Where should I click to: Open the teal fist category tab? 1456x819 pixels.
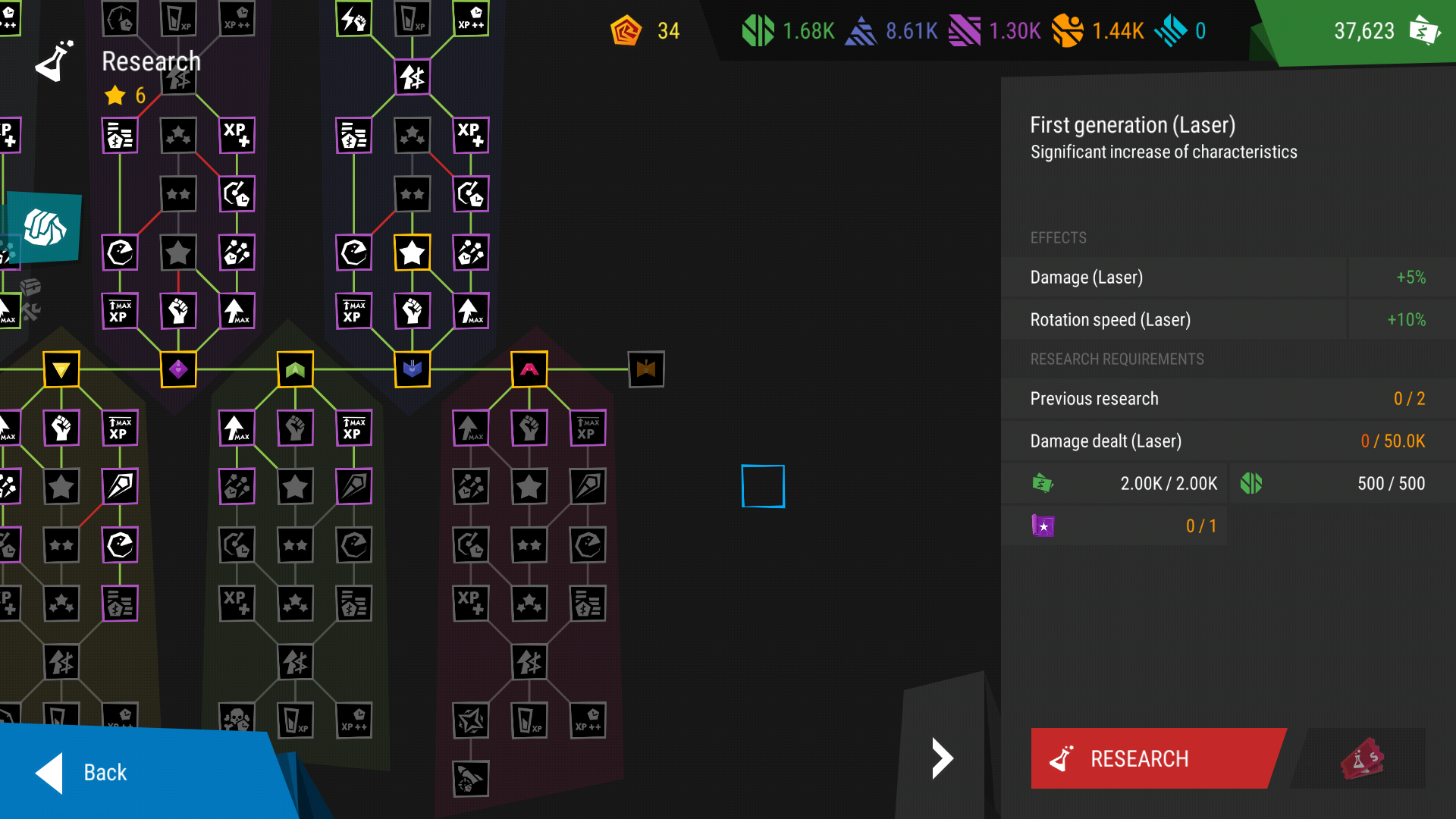[x=45, y=227]
